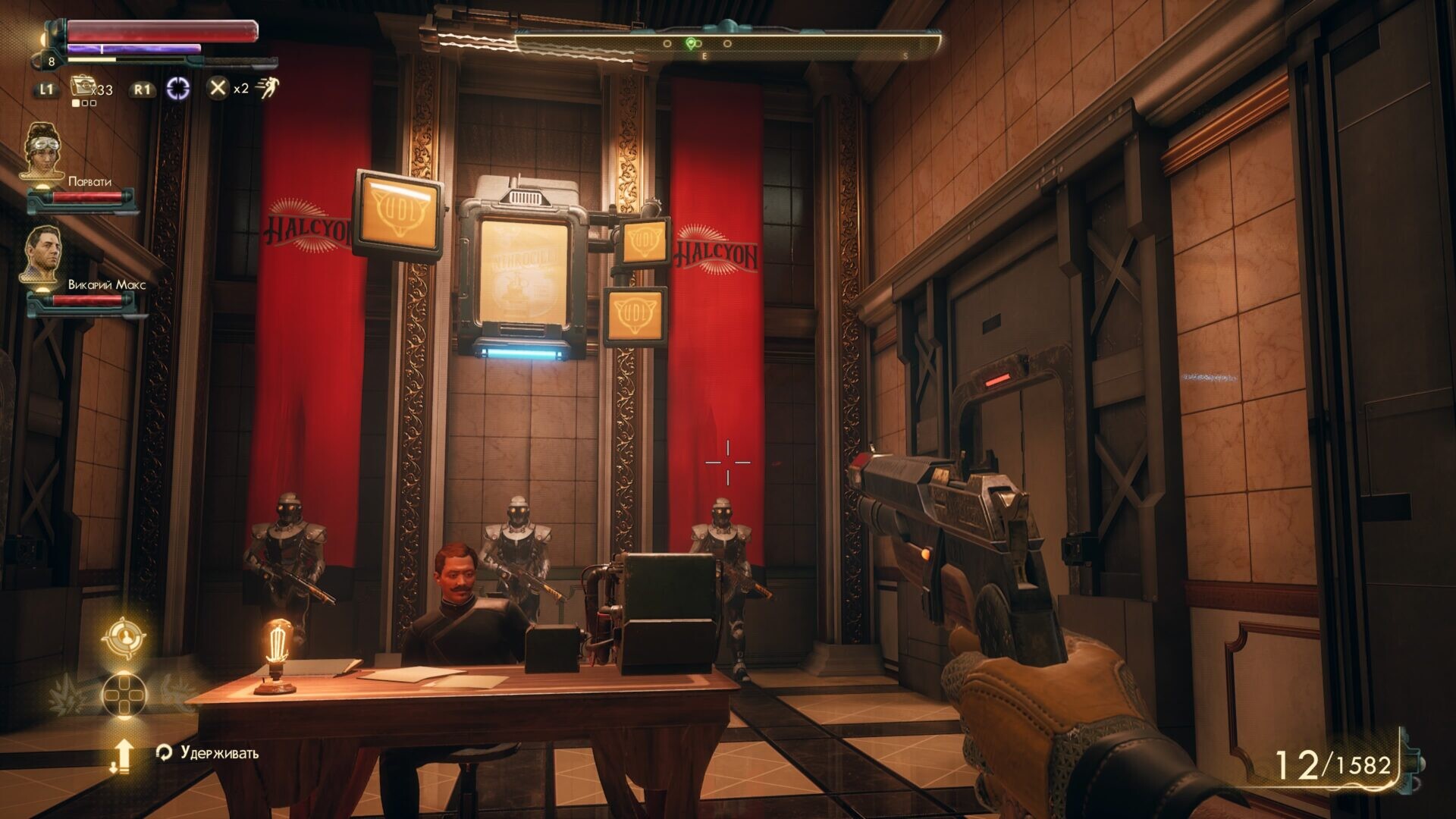
Task: Use the medical inhaler kit icon
Action: (81, 86)
